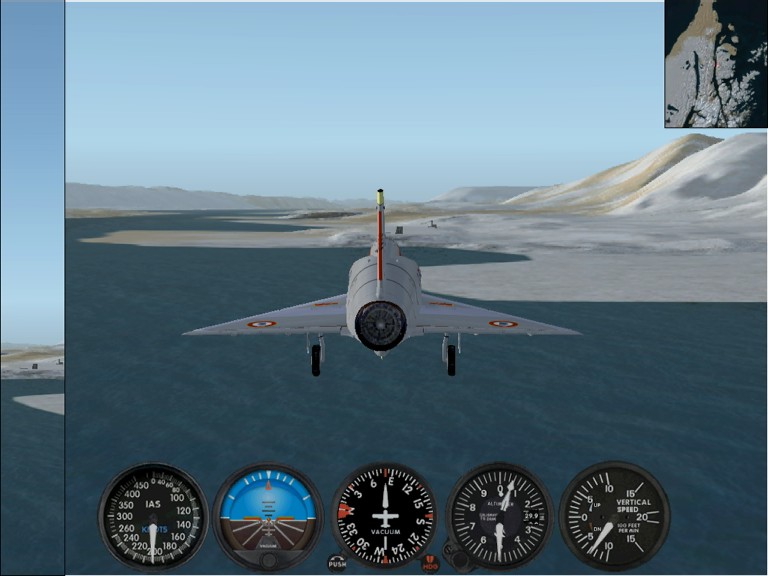This screenshot has width=768, height=576.
Task: Click the altimeter gauge
Action: [x=499, y=516]
